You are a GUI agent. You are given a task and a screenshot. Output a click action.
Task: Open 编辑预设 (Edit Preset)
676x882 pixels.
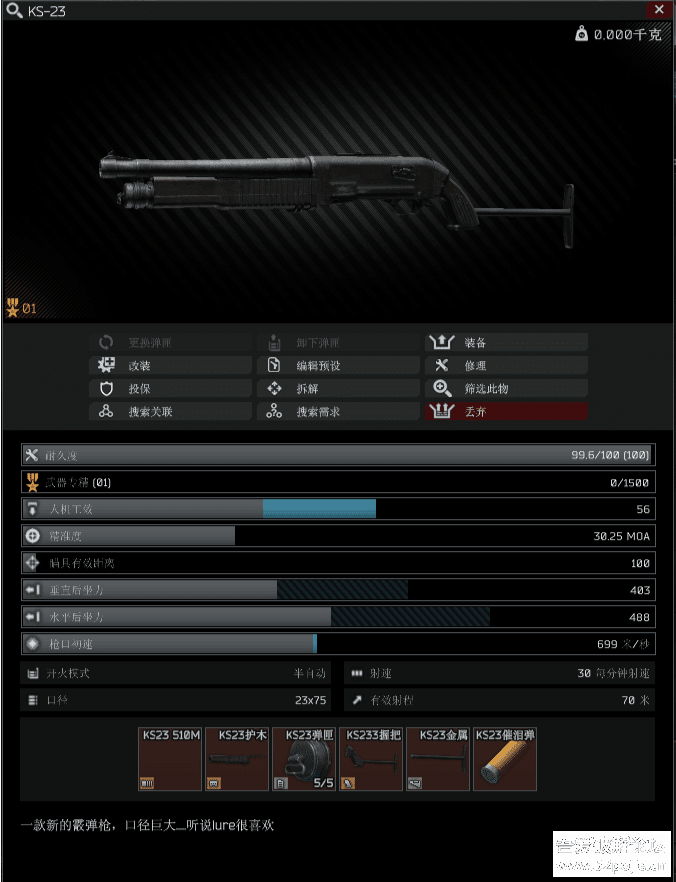(338, 365)
